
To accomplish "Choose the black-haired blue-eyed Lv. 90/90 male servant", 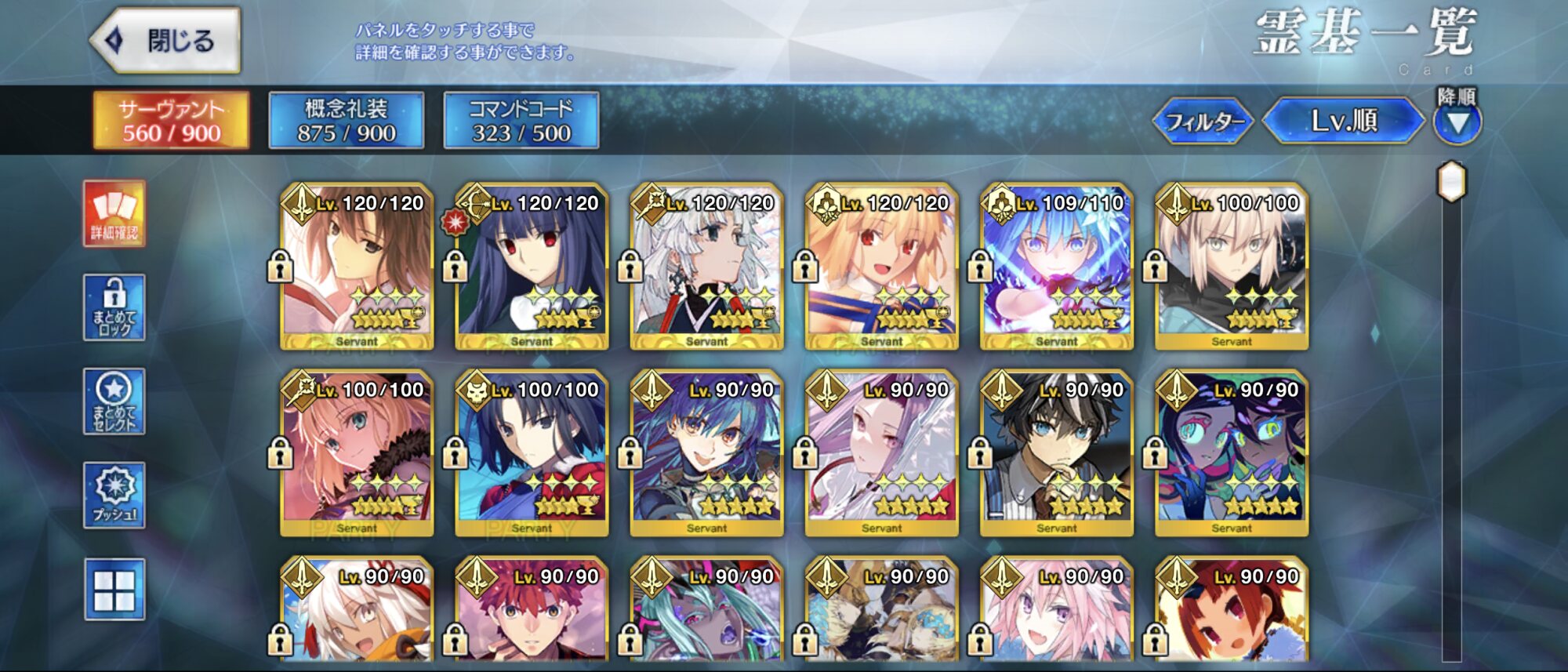I will (1056, 453).
